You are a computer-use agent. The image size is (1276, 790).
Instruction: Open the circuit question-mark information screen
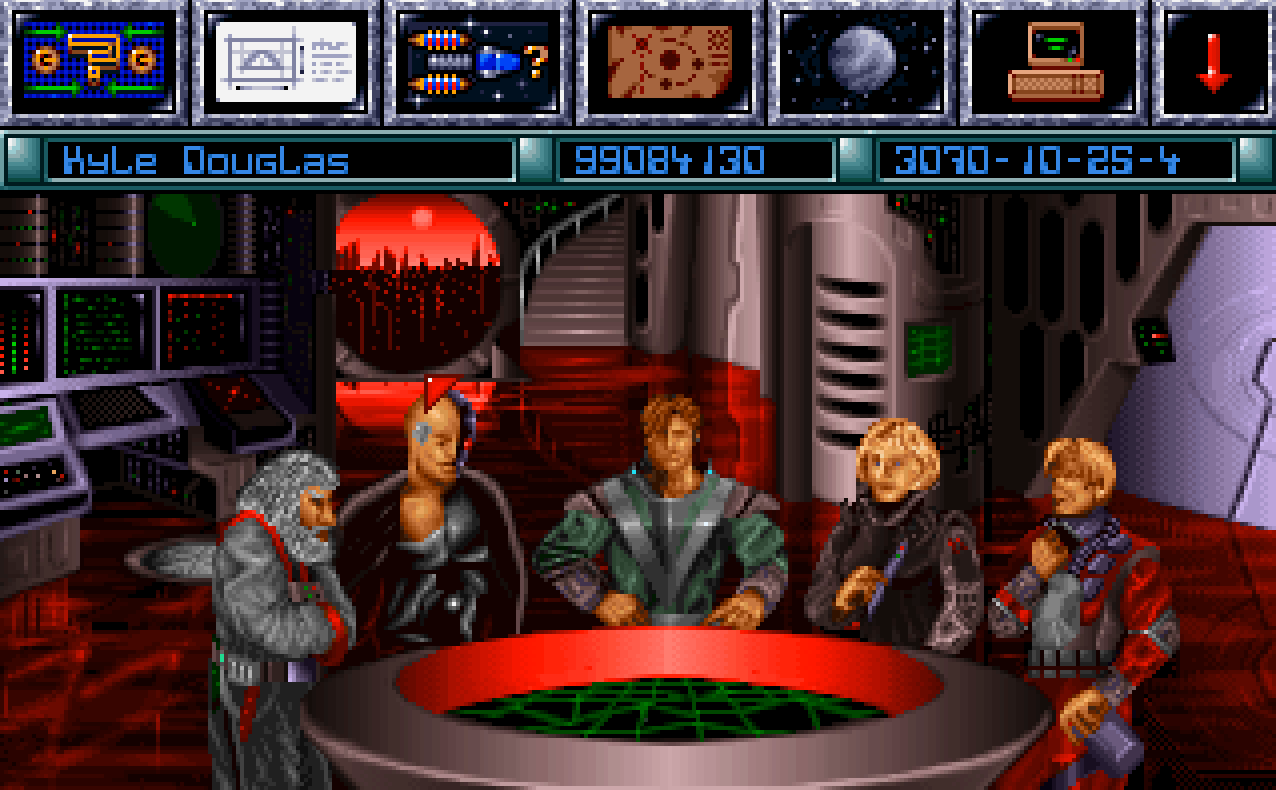pyautogui.click(x=93, y=60)
